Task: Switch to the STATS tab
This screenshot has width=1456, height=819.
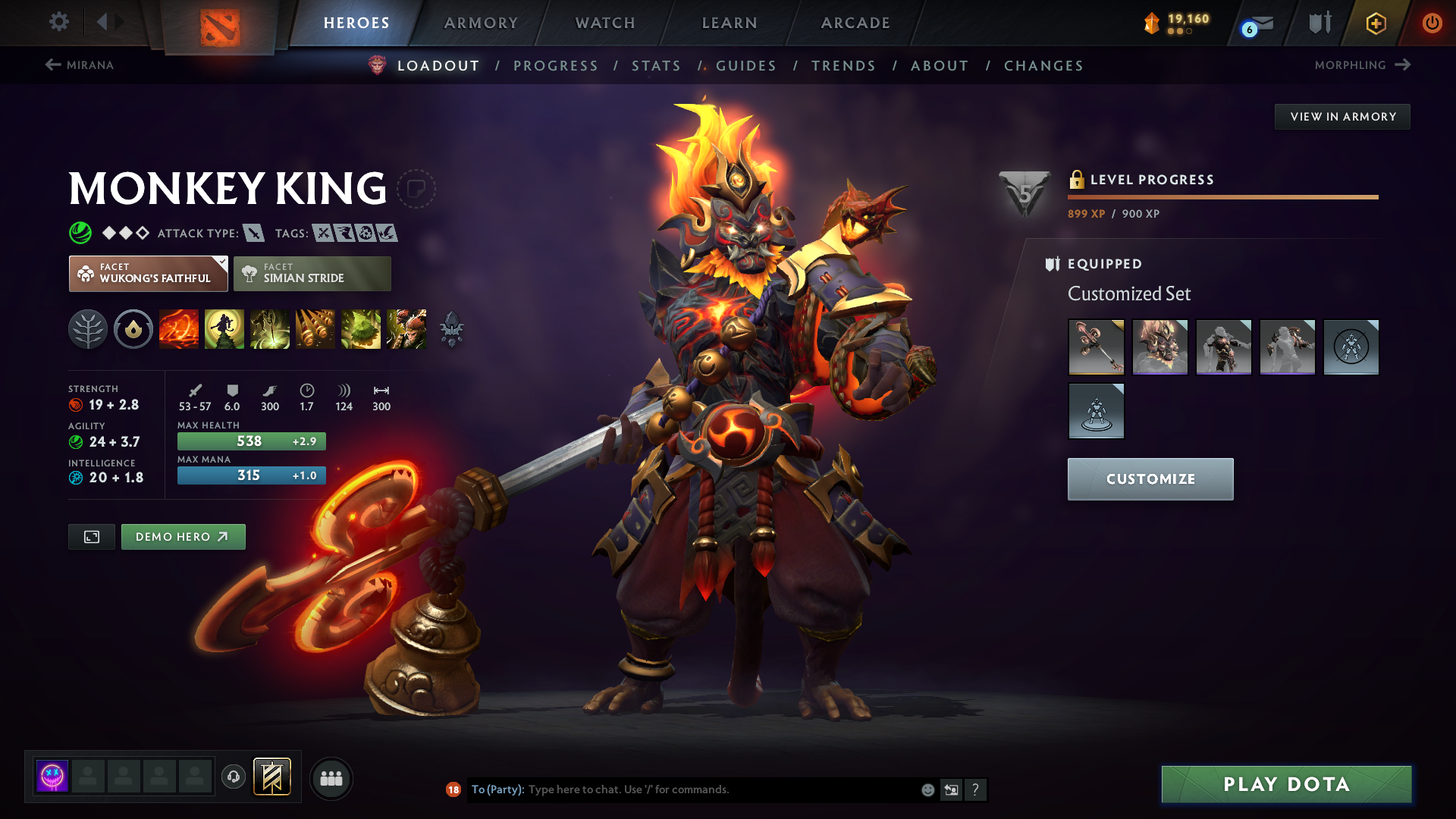Action: [x=657, y=65]
